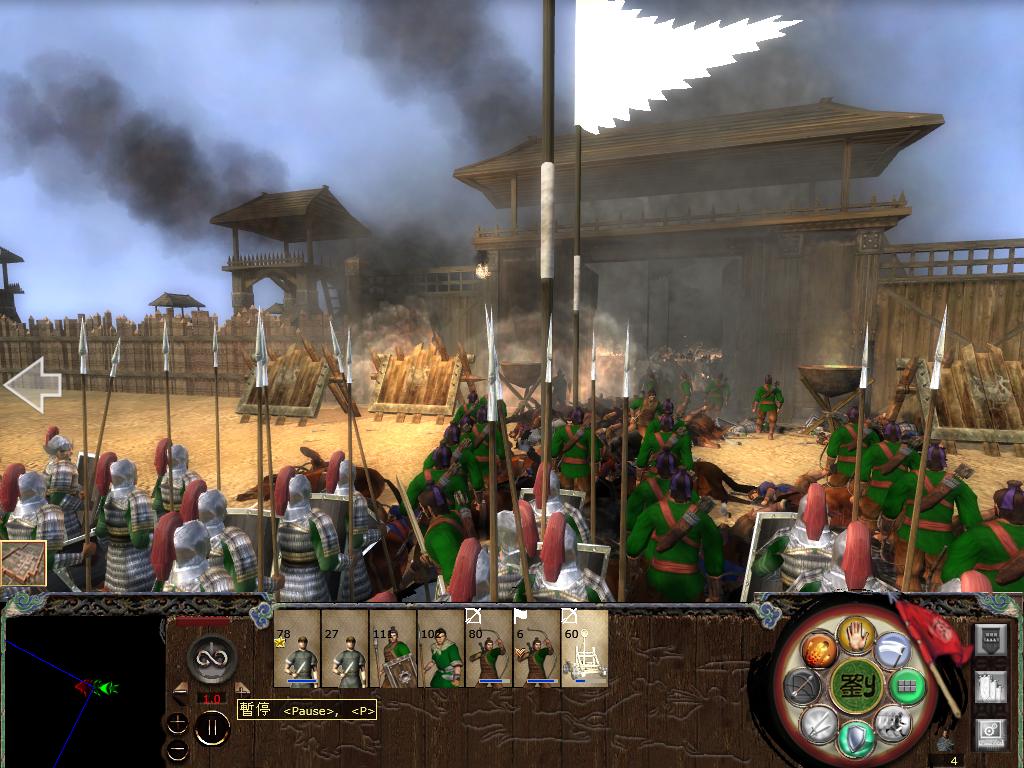Click the white flag withdraw command
The width and height of the screenshot is (1024, 768).
[892, 651]
